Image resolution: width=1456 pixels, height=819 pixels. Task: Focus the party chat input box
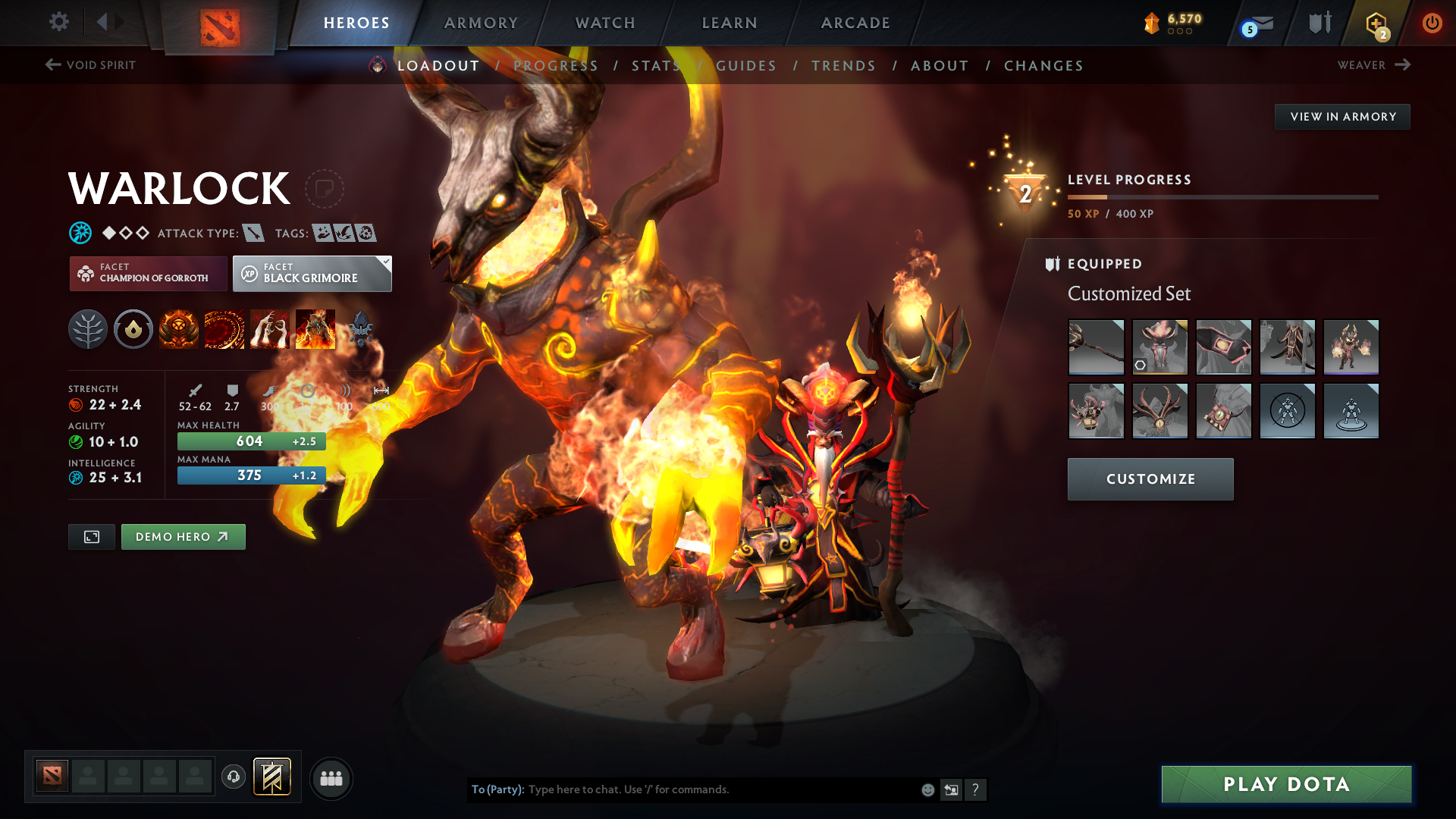[720, 789]
